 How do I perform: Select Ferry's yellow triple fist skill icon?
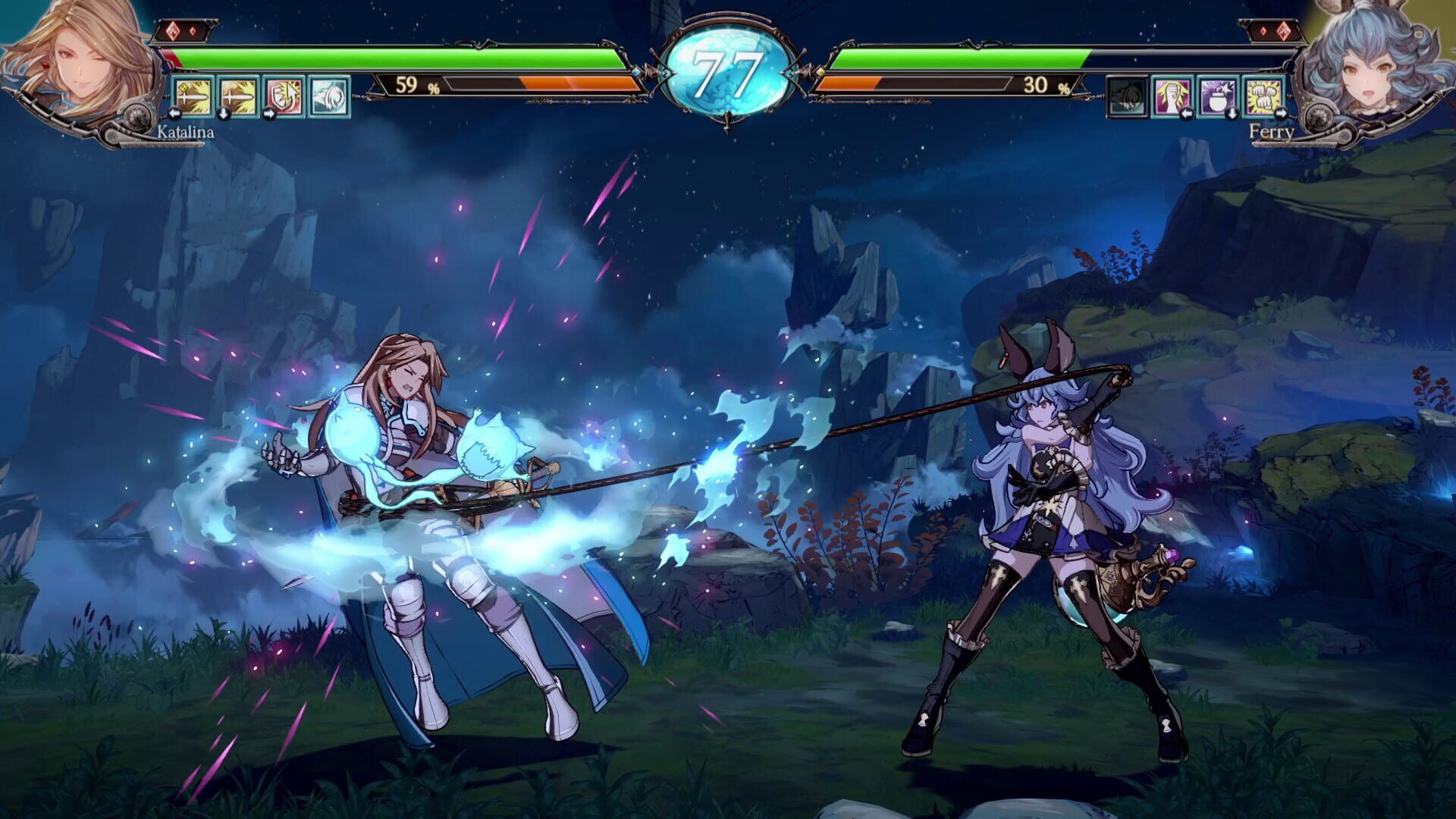point(1265,96)
